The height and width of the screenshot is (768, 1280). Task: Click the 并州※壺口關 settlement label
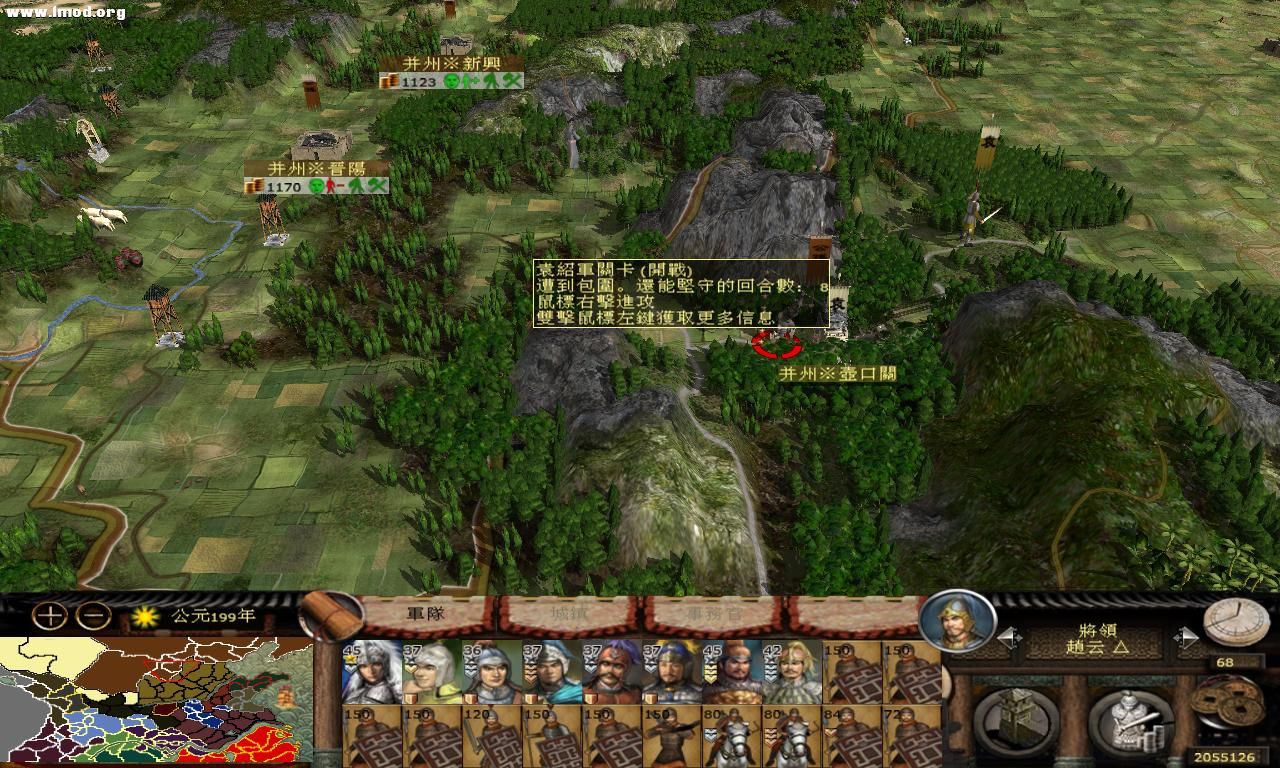(x=838, y=372)
